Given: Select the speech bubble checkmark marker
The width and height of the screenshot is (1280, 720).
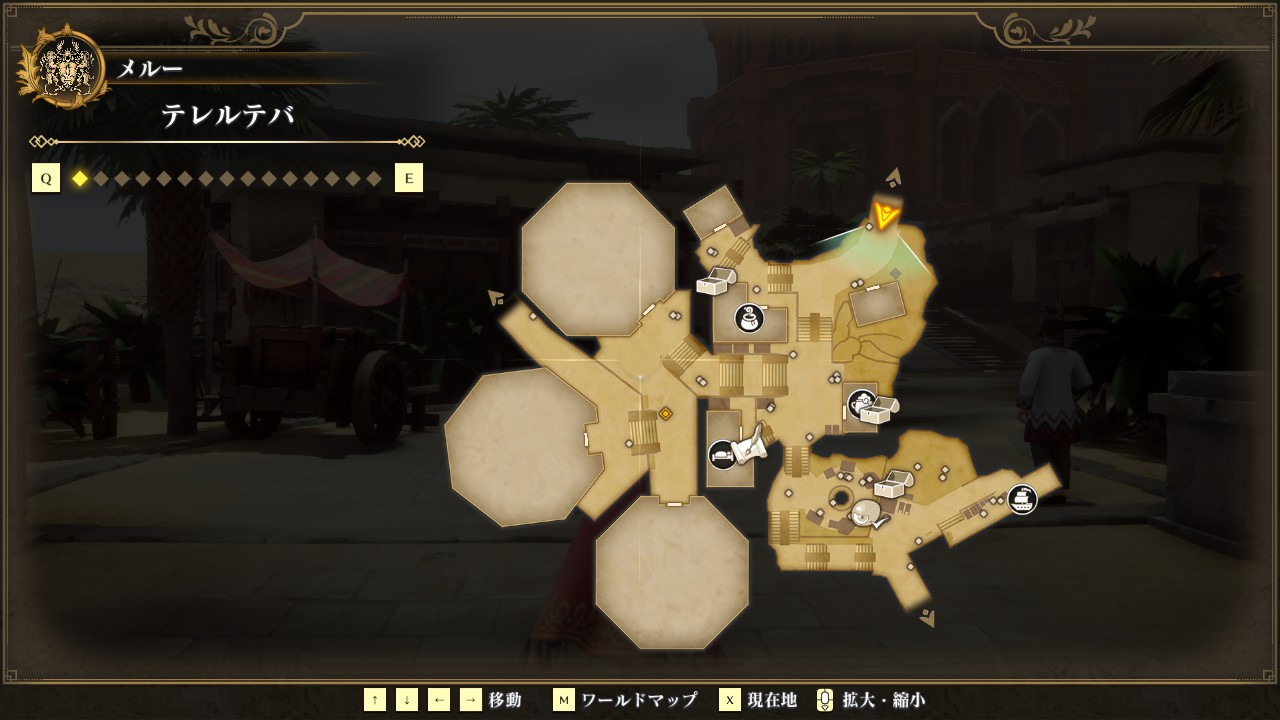Looking at the screenshot, I should click(x=867, y=515).
